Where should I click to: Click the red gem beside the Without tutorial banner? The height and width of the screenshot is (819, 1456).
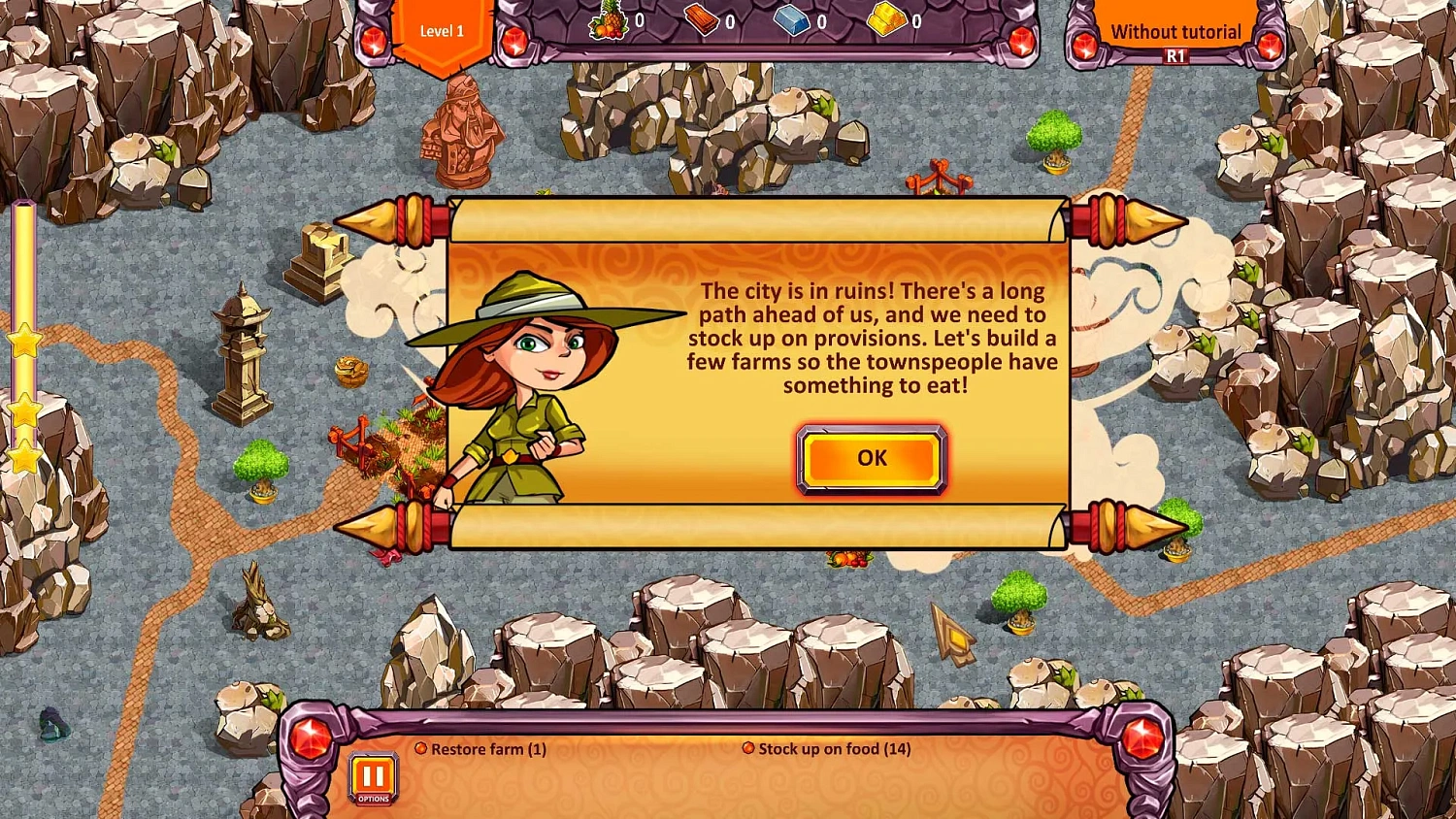(1084, 43)
